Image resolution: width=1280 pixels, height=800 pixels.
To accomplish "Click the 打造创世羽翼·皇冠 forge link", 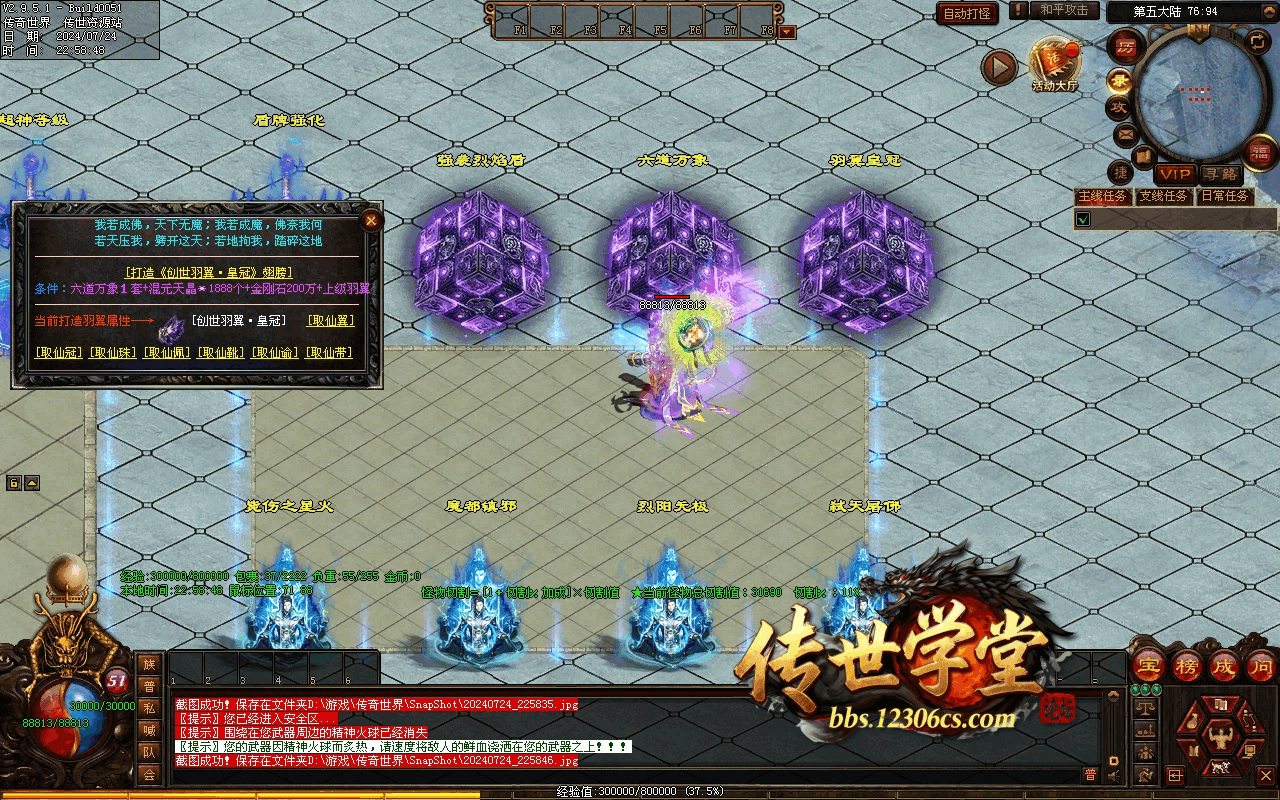I will coord(208,272).
